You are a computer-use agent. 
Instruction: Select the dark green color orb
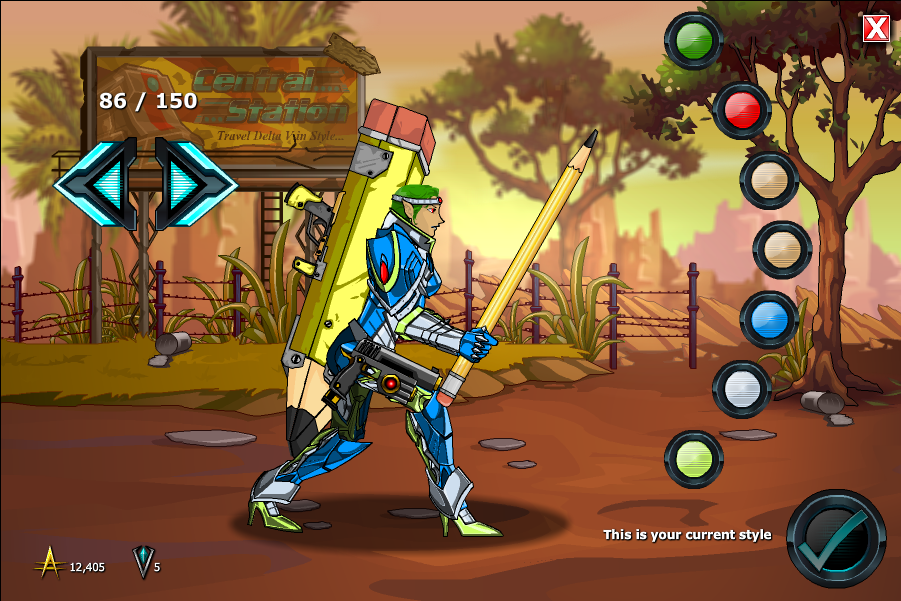[x=693, y=41]
